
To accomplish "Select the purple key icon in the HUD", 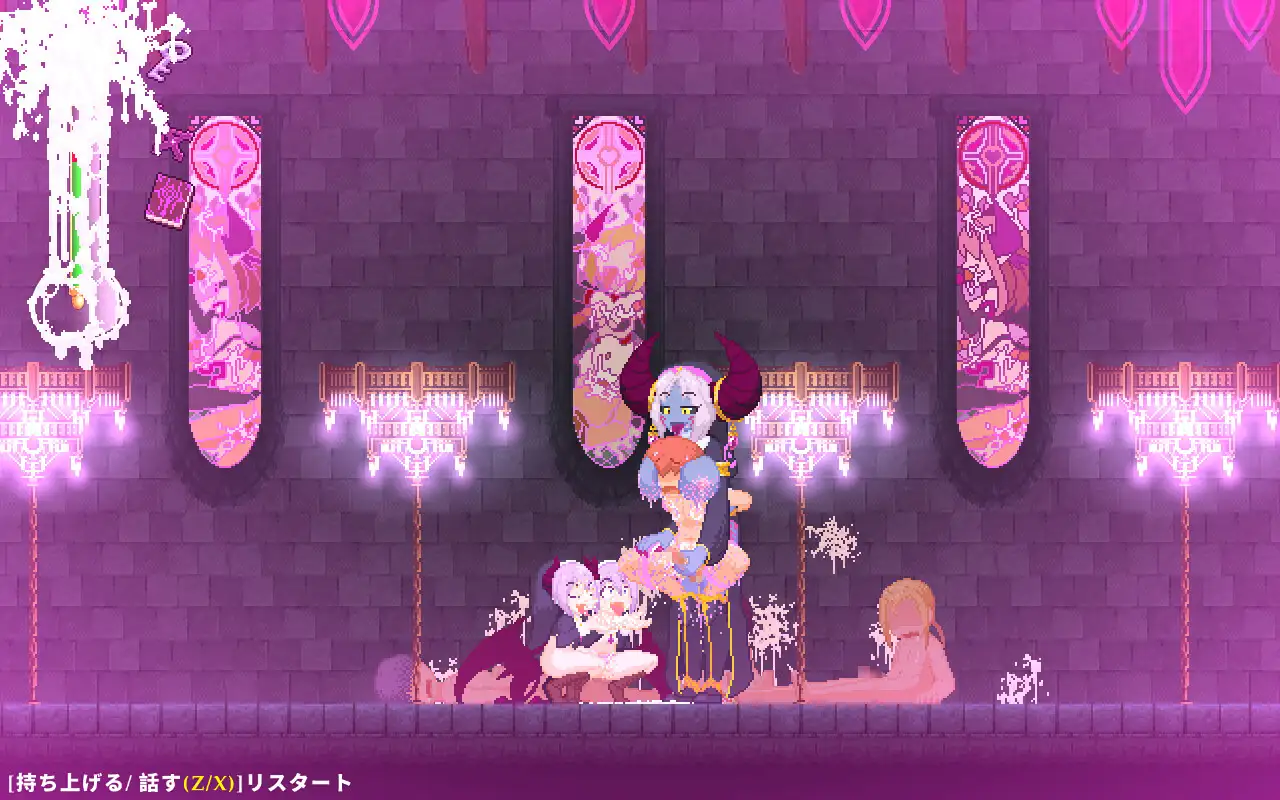I will click(x=172, y=143).
